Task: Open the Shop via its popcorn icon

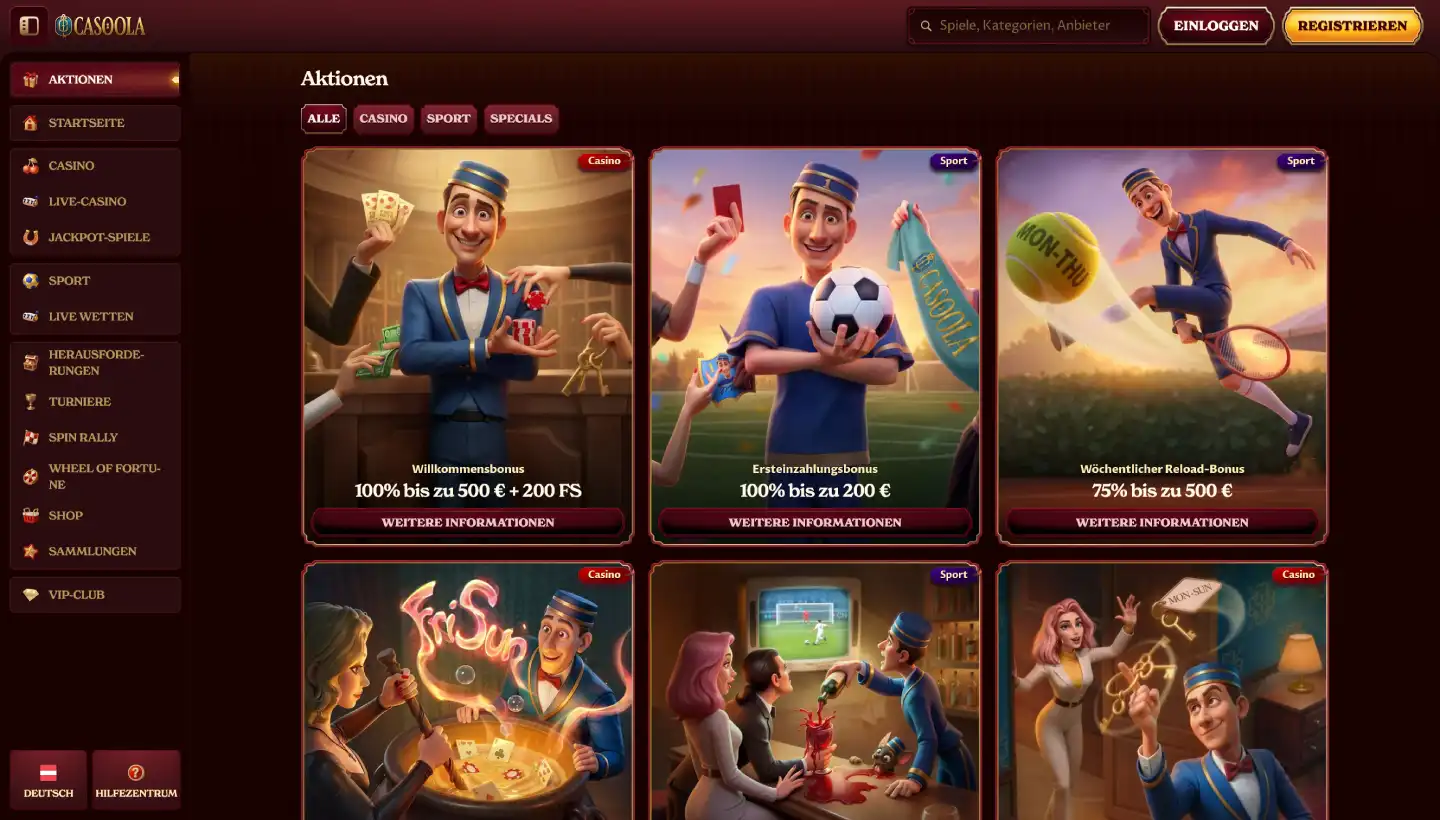Action: [x=32, y=515]
